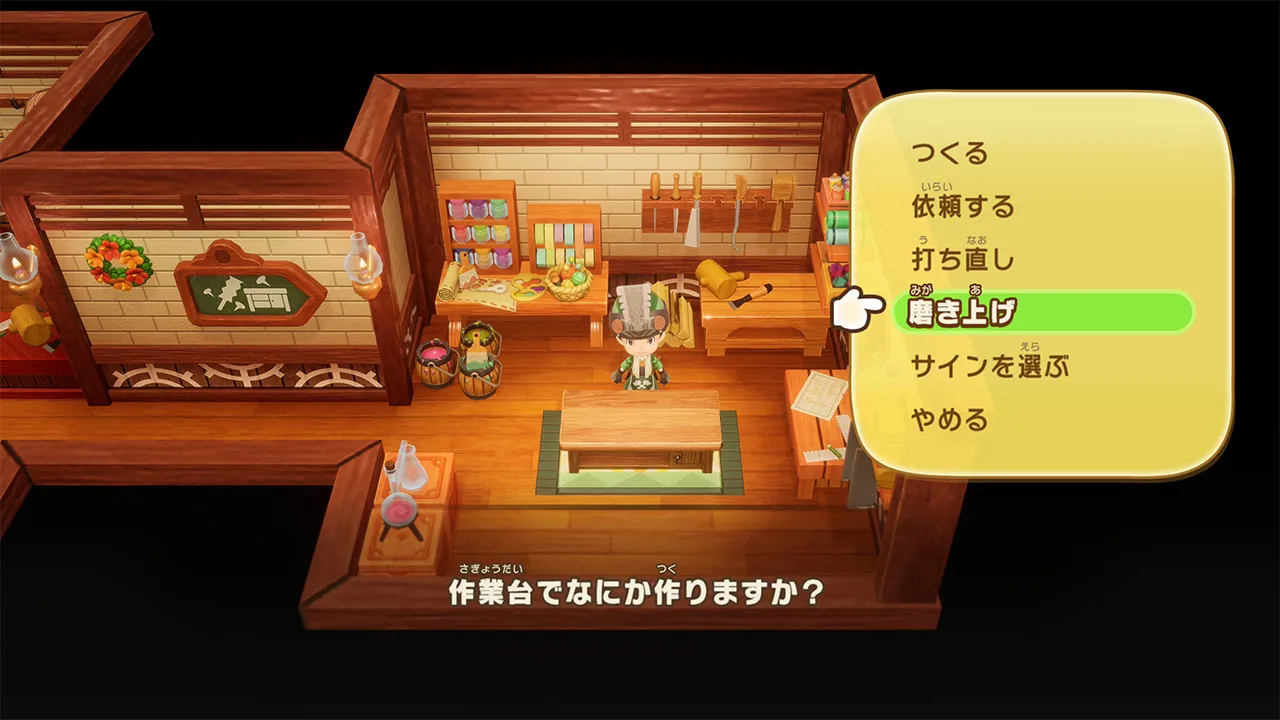The image size is (1280, 720).
Task: Select 打ち直し (Reforge) from the menu
Action: tap(962, 260)
